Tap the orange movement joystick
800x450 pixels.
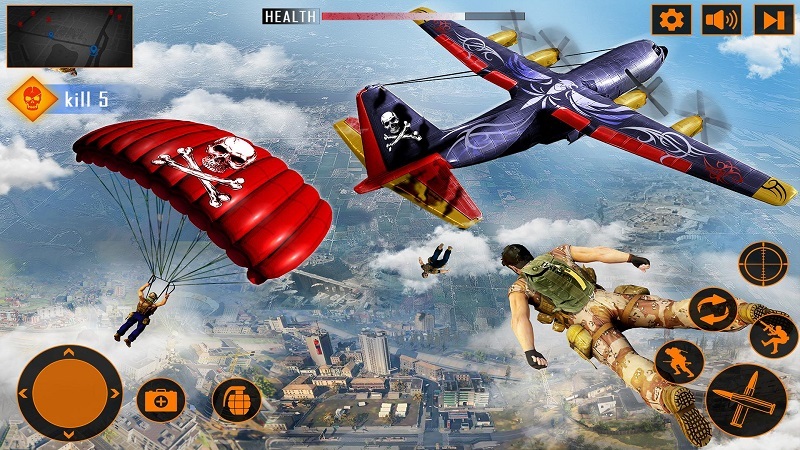[x=70, y=392]
